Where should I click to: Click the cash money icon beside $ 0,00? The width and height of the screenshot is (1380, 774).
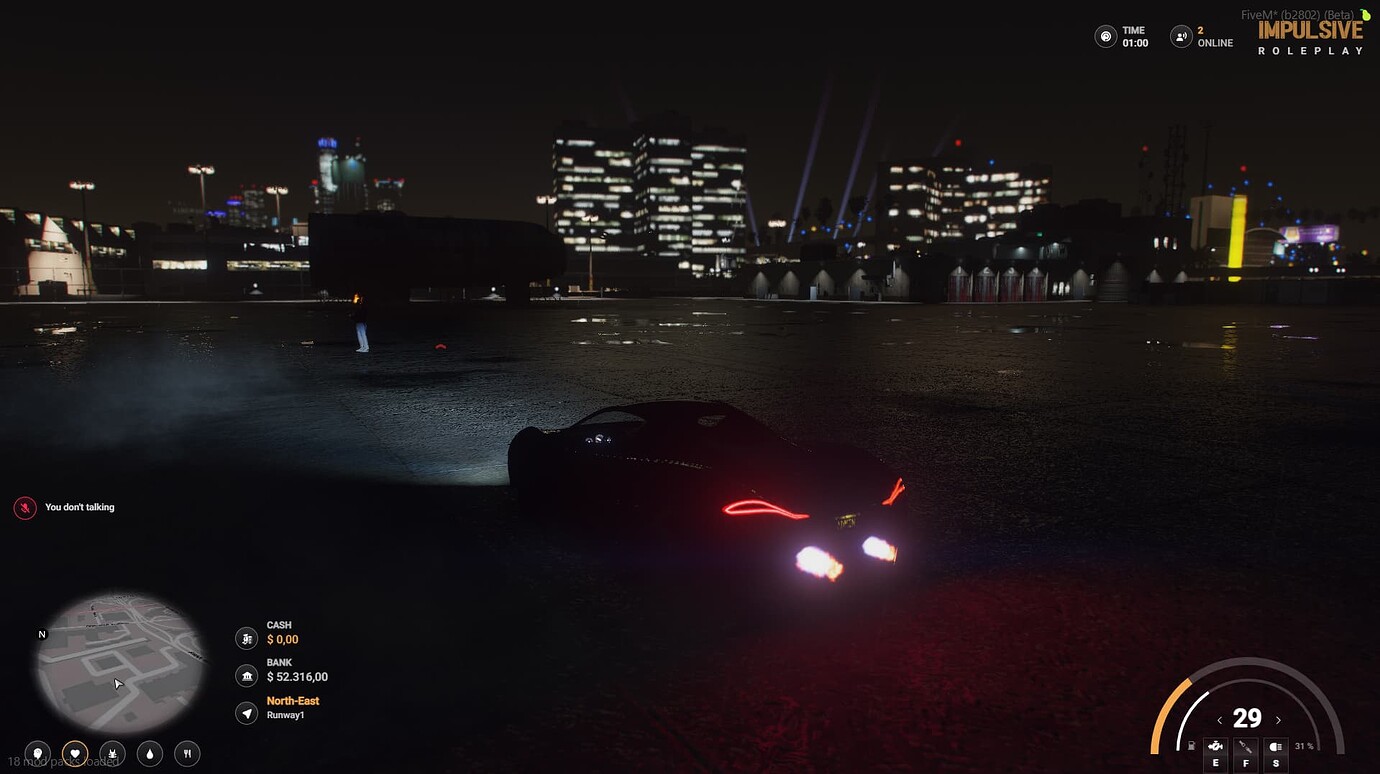[x=246, y=638]
